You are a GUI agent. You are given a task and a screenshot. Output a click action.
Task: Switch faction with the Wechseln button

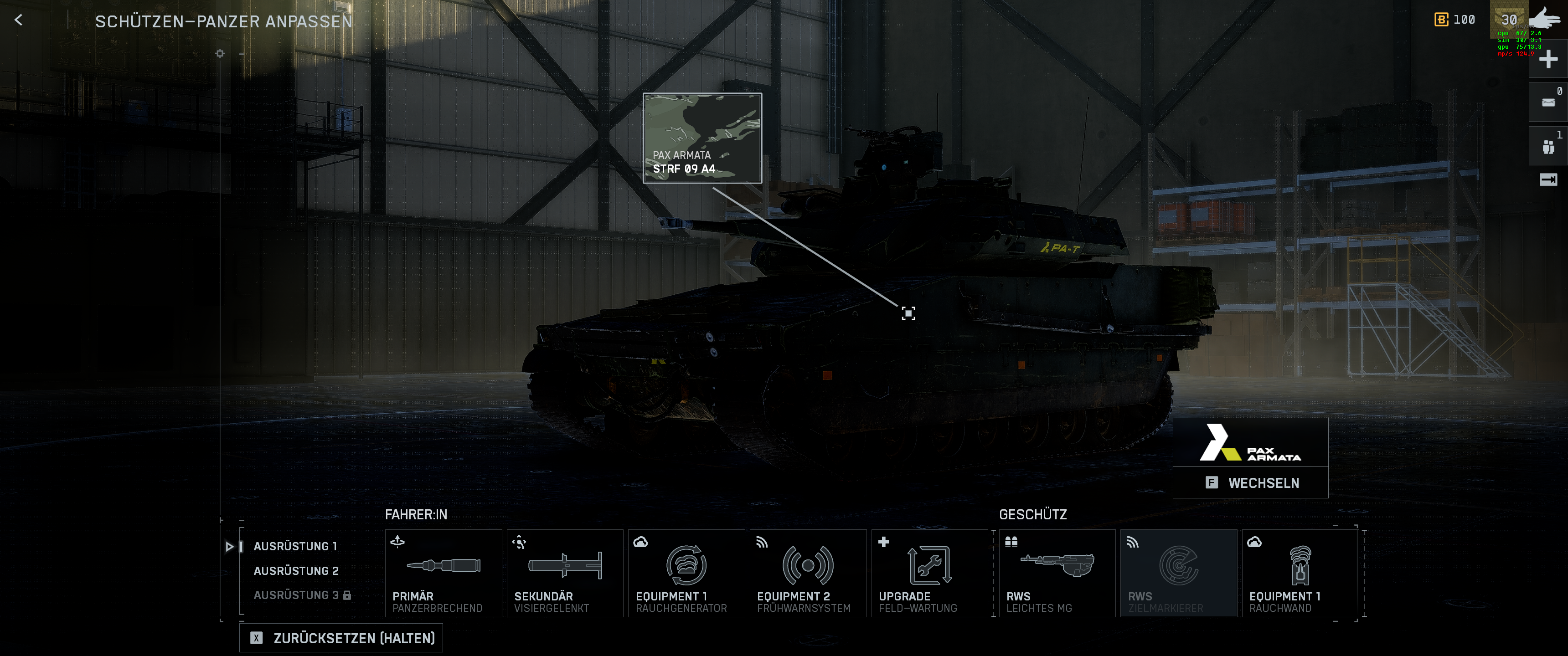(1250, 482)
